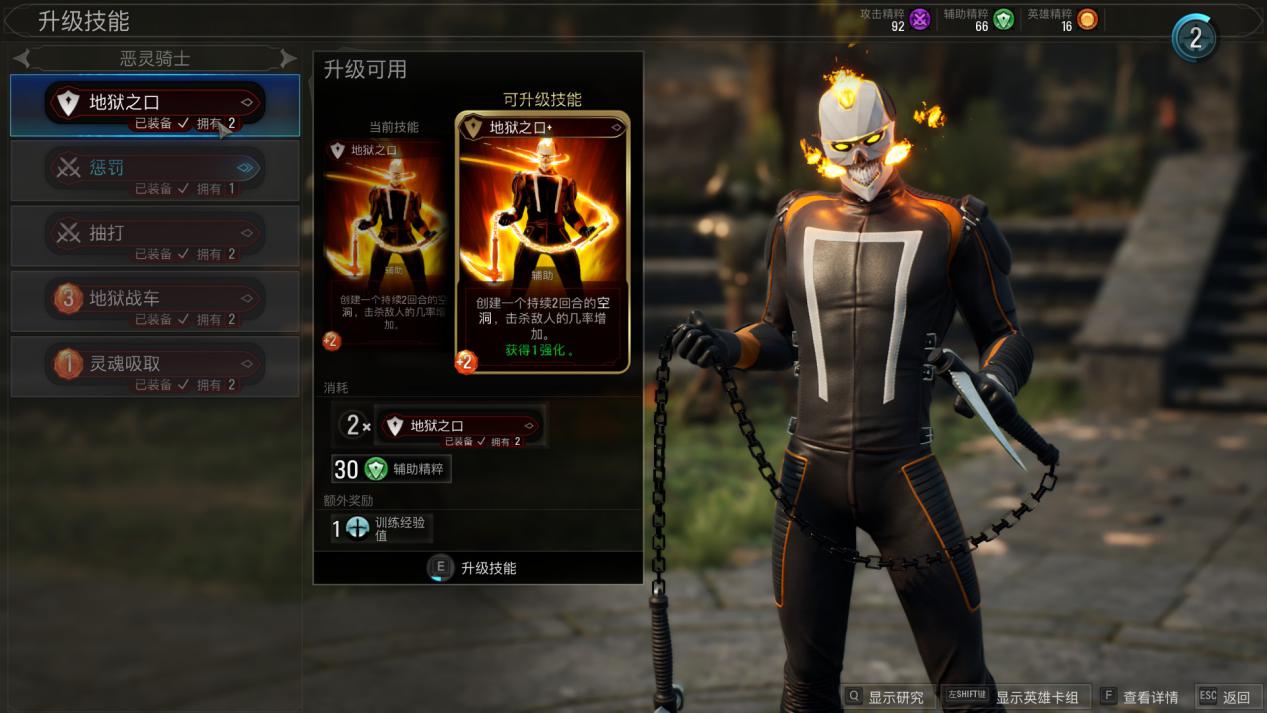Click the 辅助精粹 cost item
This screenshot has width=1267, height=713.
pos(392,469)
